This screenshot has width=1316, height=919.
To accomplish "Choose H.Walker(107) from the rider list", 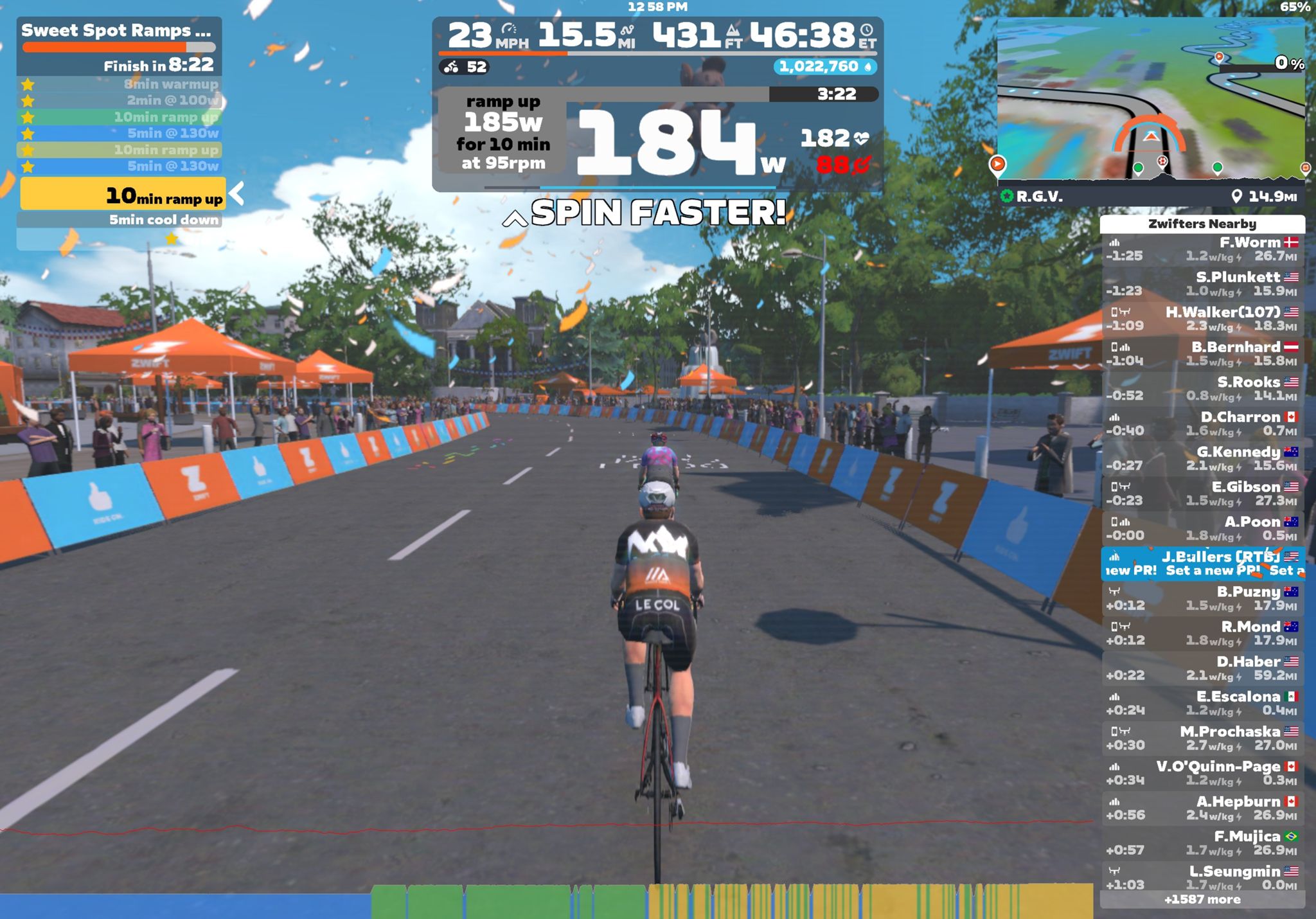I will click(1202, 319).
